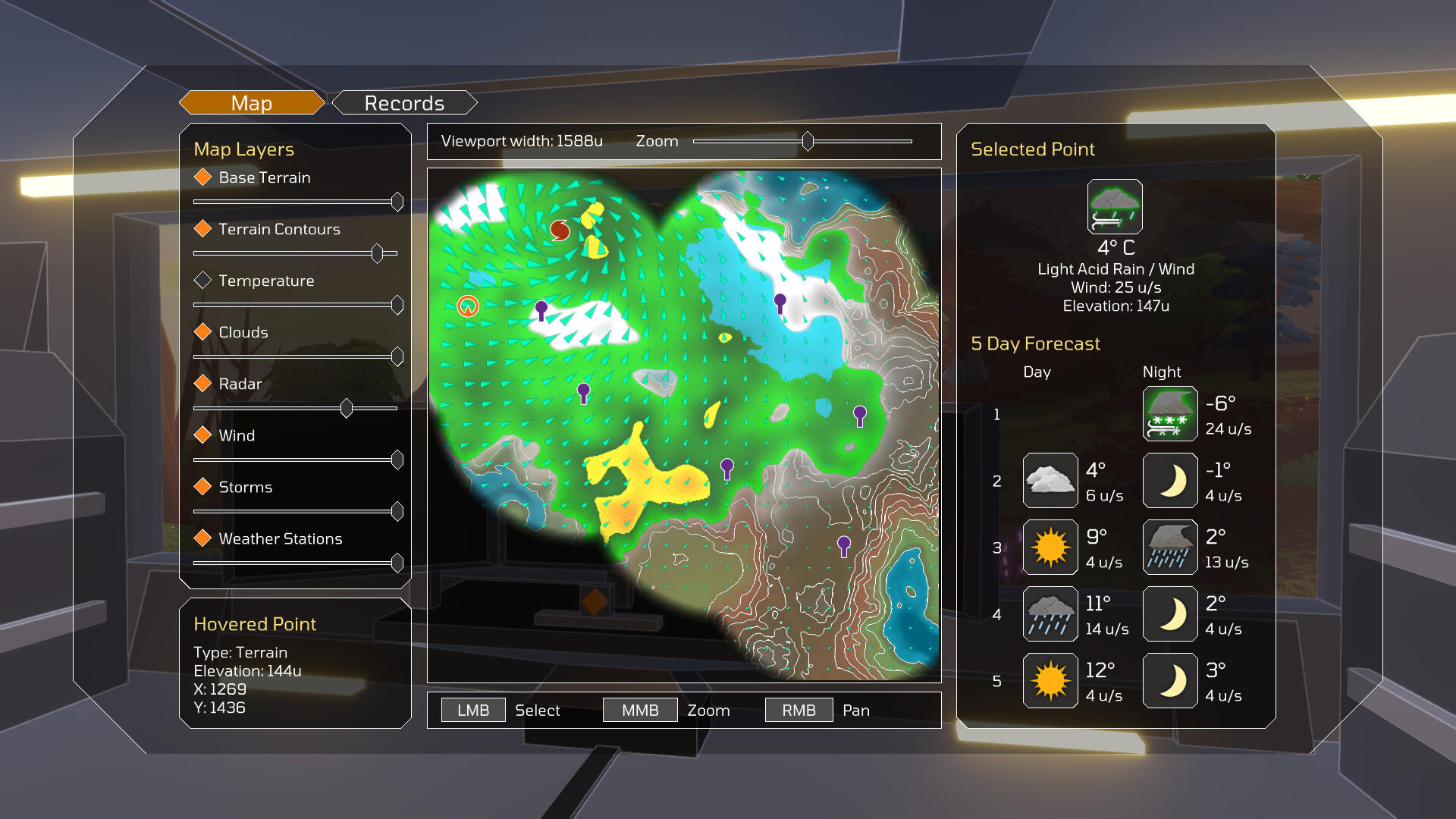Disable the Storms layer

(202, 486)
